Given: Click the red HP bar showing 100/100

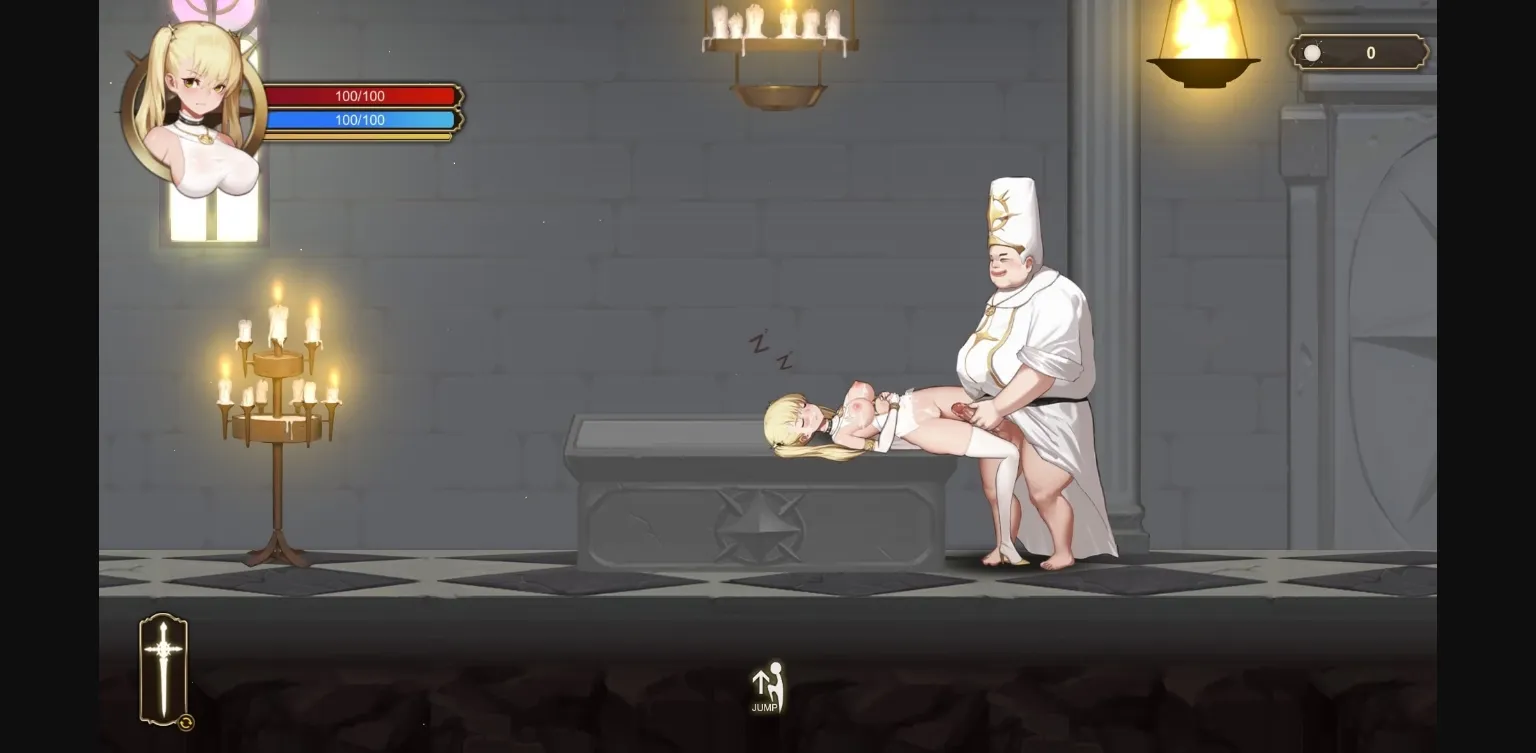Looking at the screenshot, I should coord(360,96).
